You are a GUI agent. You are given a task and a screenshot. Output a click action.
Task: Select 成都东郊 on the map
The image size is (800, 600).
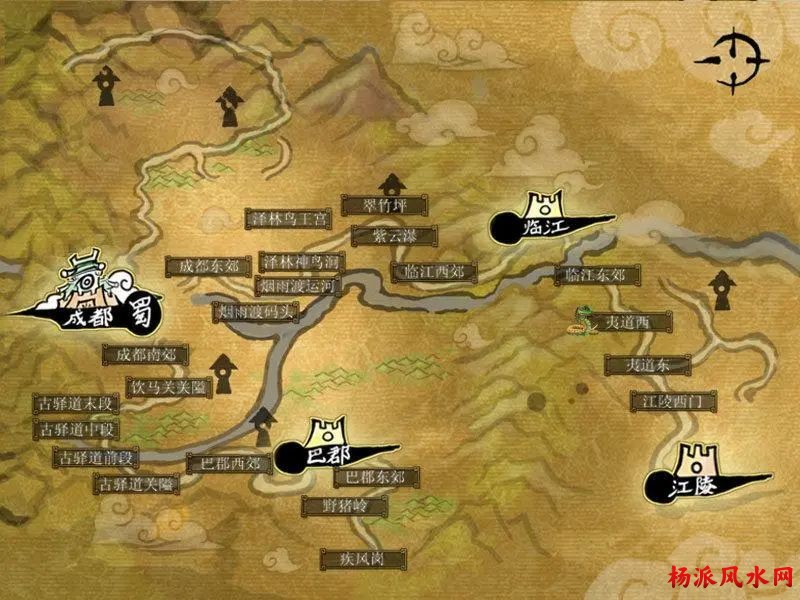click(209, 266)
